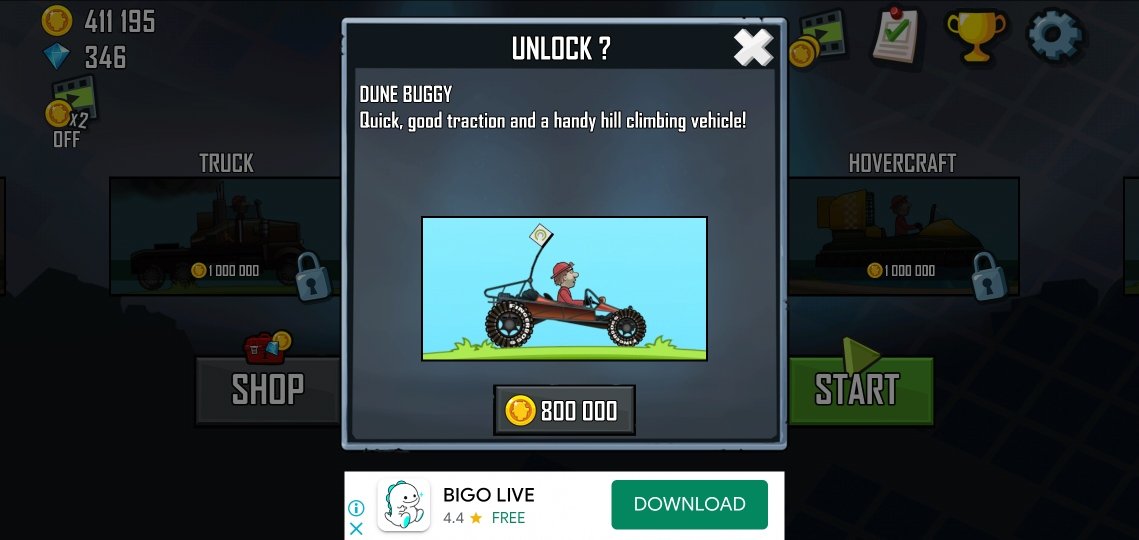1139x540 pixels.
Task: Open the gear settings icon
Action: (1055, 35)
